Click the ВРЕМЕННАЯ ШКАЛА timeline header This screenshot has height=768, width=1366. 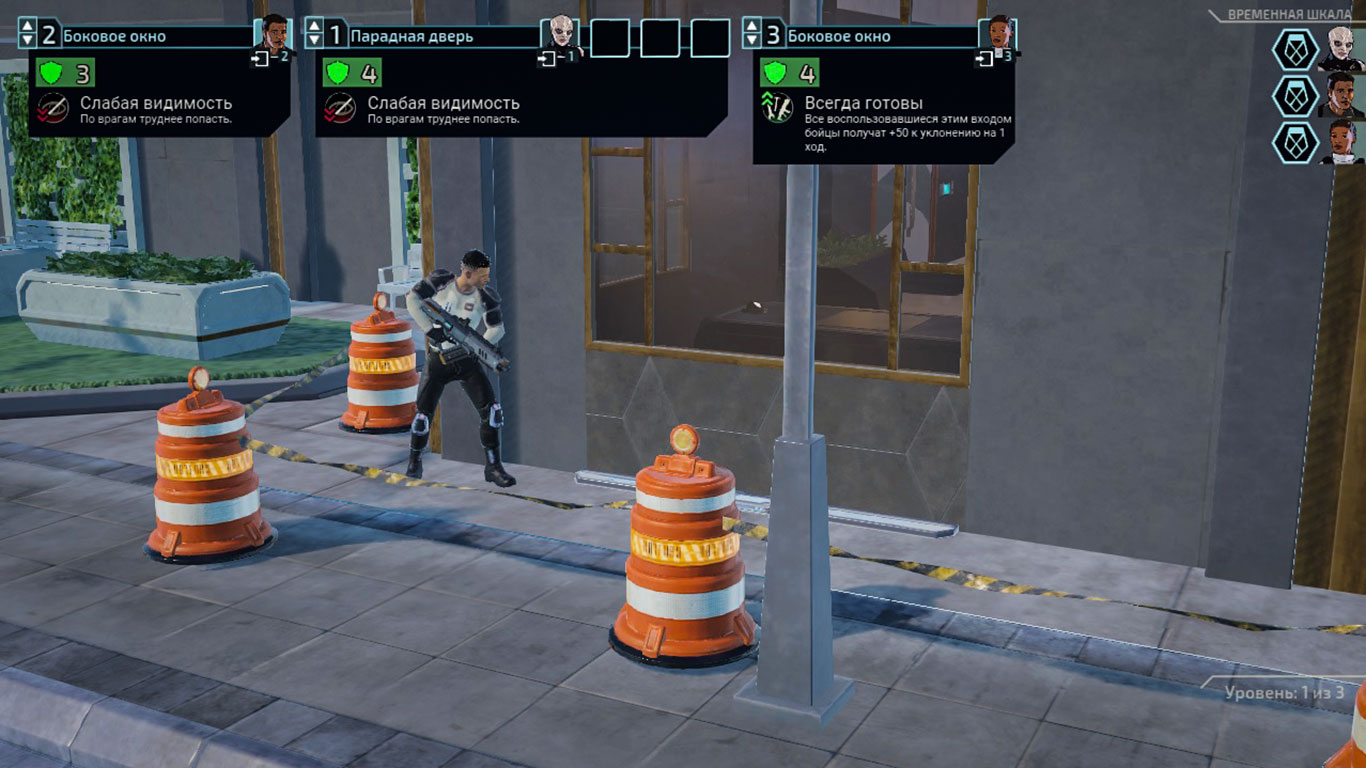tap(1289, 13)
